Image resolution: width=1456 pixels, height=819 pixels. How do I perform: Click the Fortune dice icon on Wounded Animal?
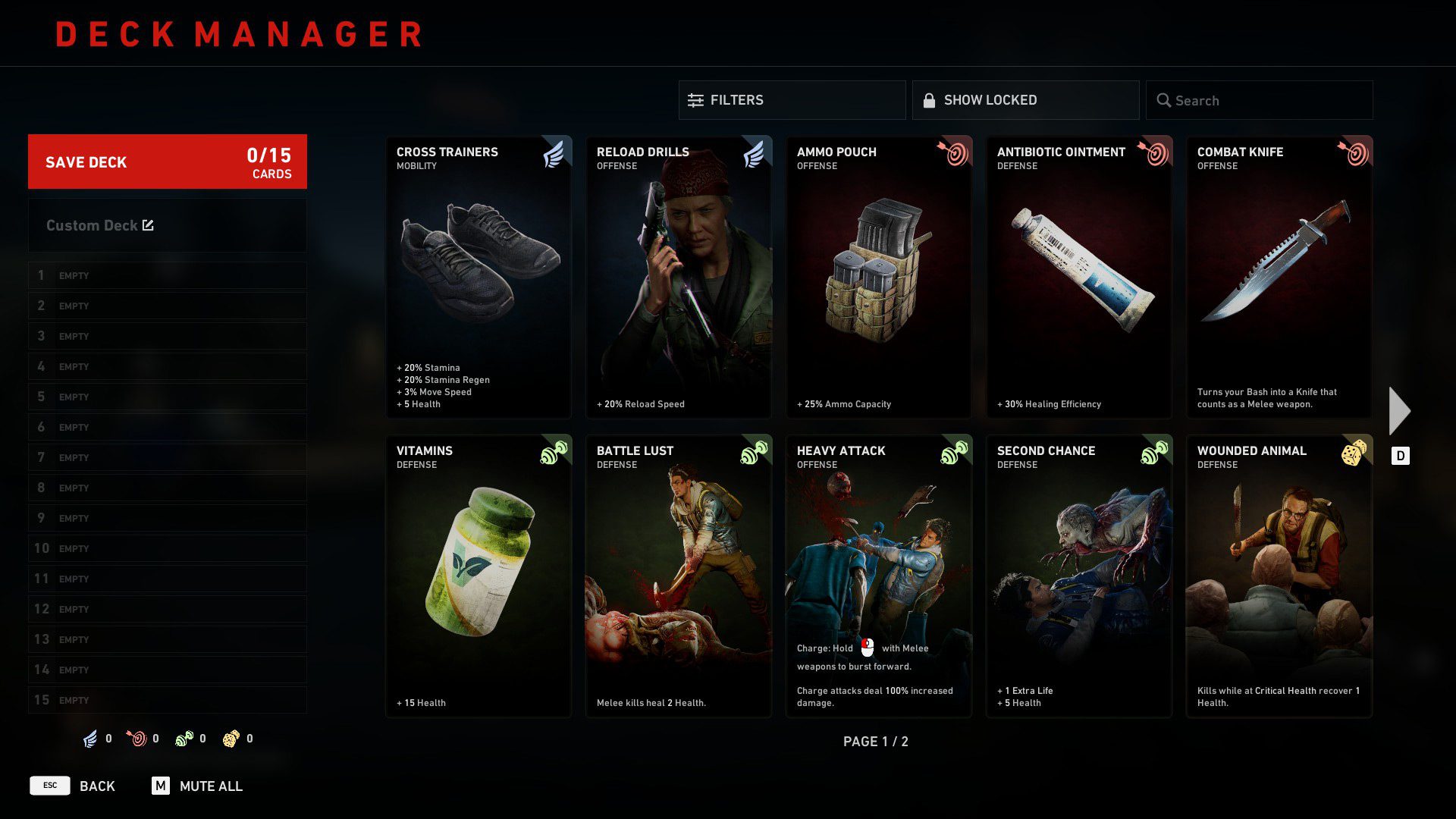point(1355,452)
